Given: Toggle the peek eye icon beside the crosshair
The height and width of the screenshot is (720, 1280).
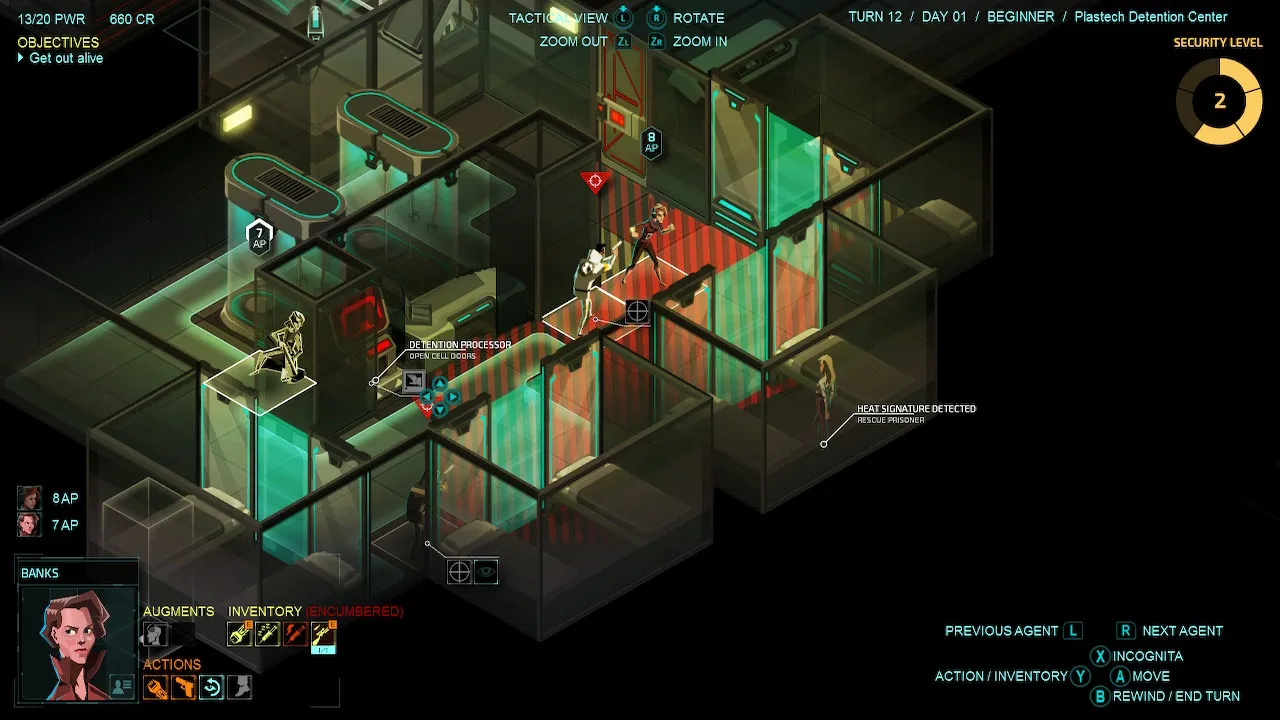Looking at the screenshot, I should tap(487, 572).
